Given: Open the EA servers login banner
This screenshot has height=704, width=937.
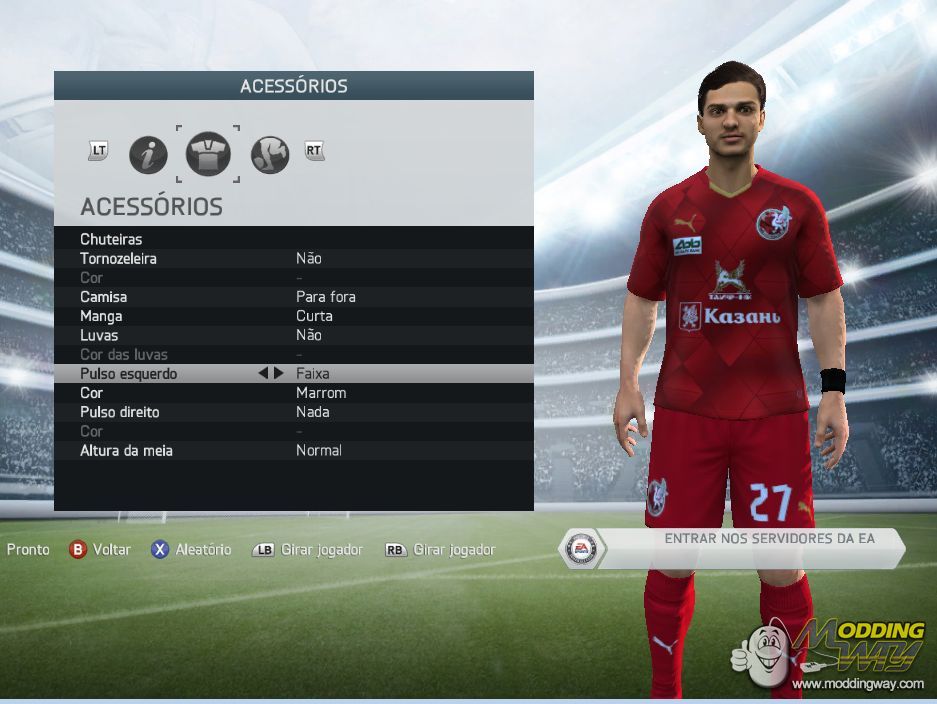Looking at the screenshot, I should coord(735,548).
